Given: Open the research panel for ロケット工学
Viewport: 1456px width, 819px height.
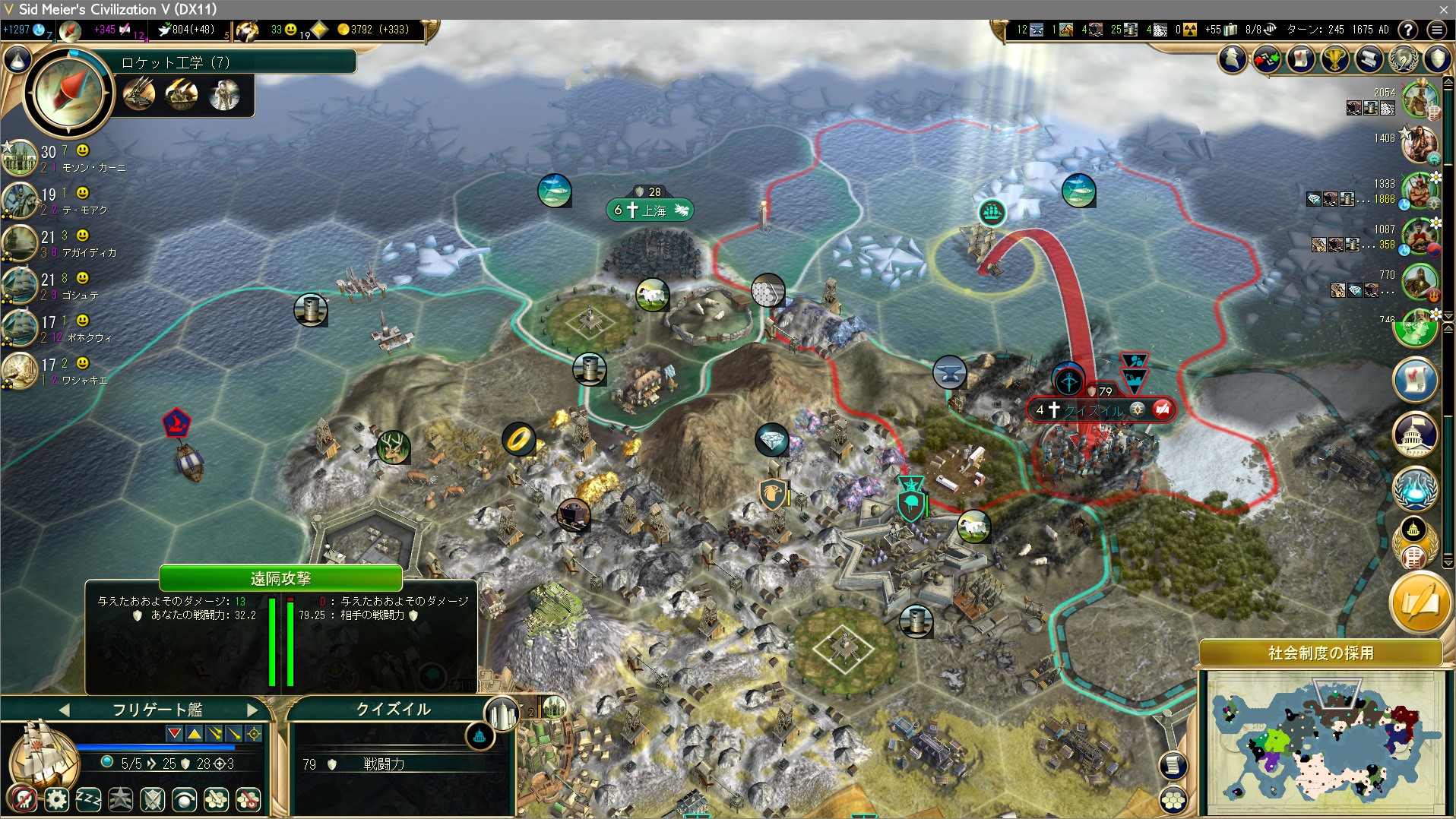Looking at the screenshot, I should (68, 93).
